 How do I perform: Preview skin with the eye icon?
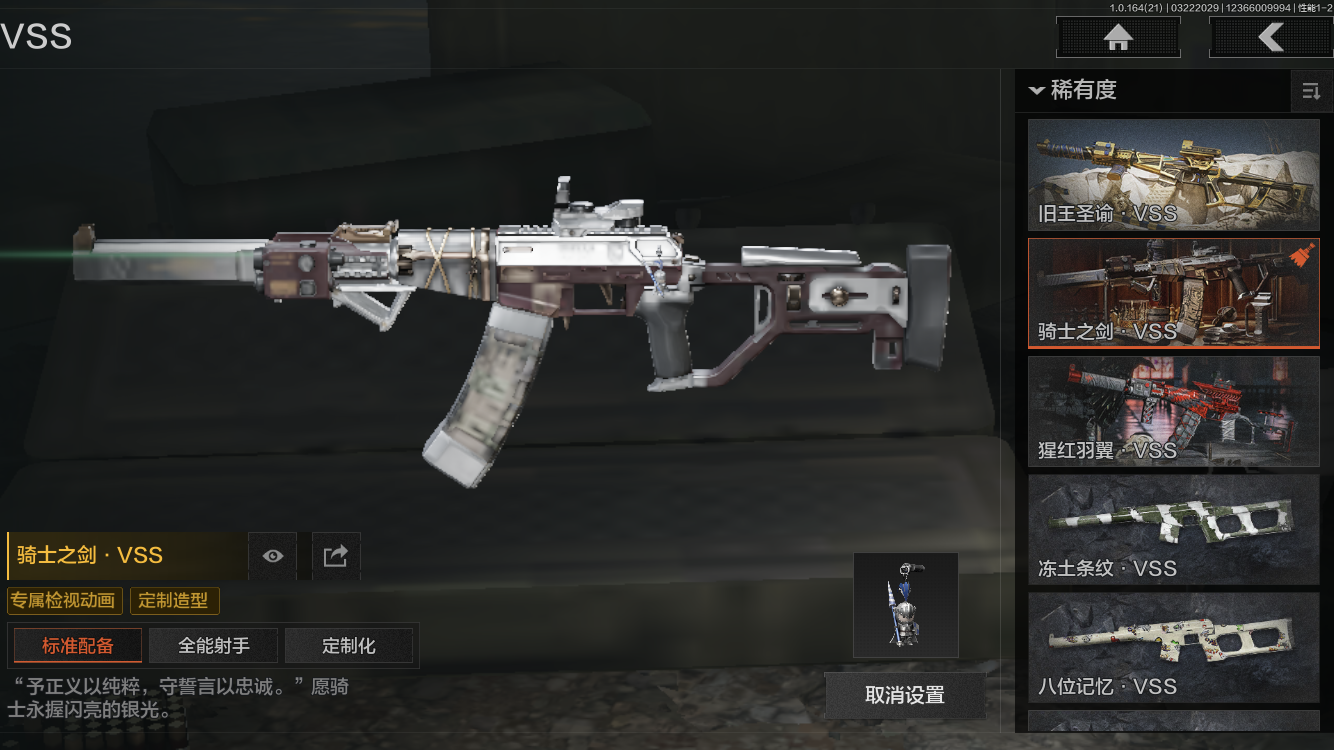click(272, 556)
